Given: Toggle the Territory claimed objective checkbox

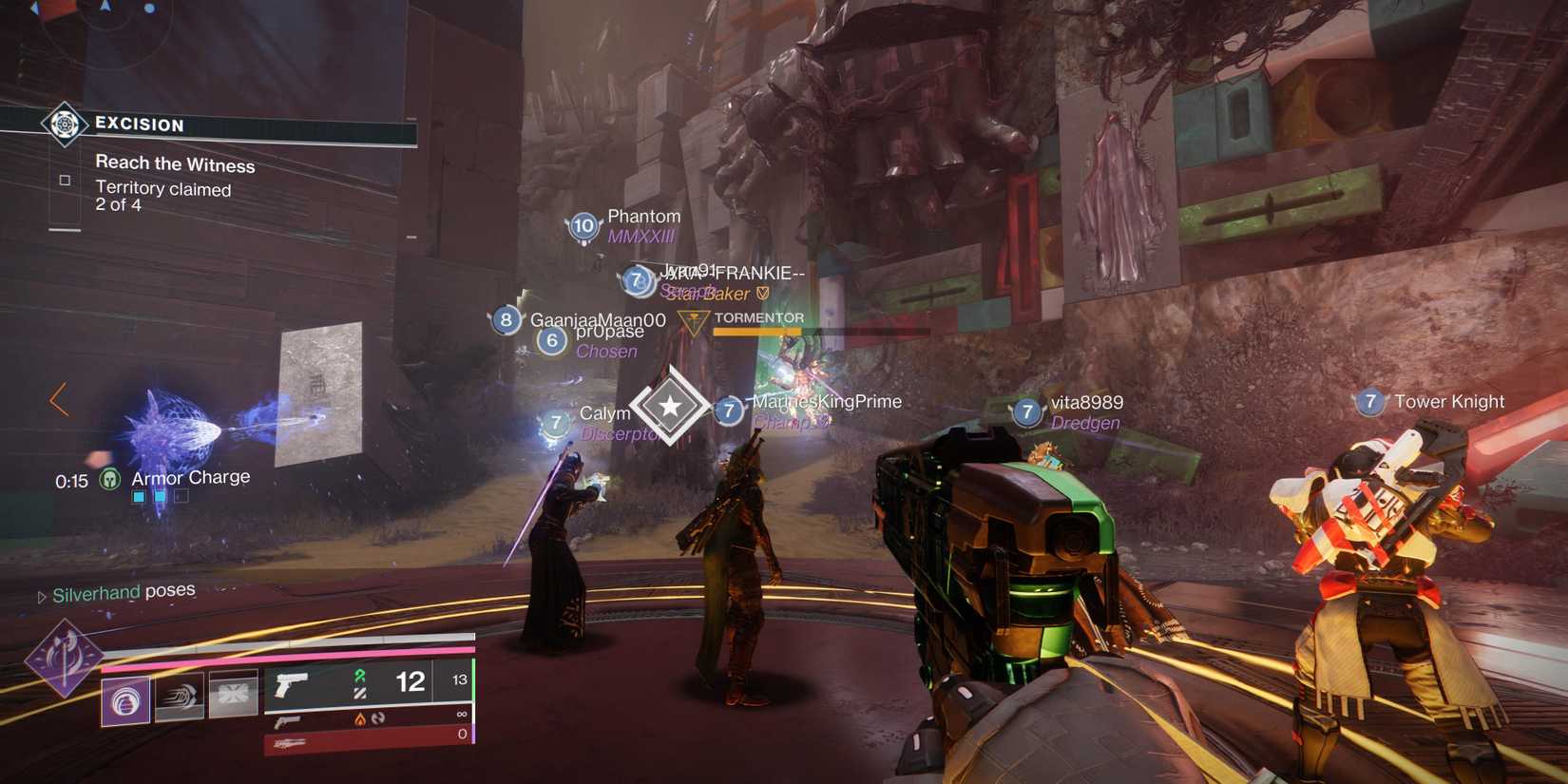Looking at the screenshot, I should click(66, 180).
